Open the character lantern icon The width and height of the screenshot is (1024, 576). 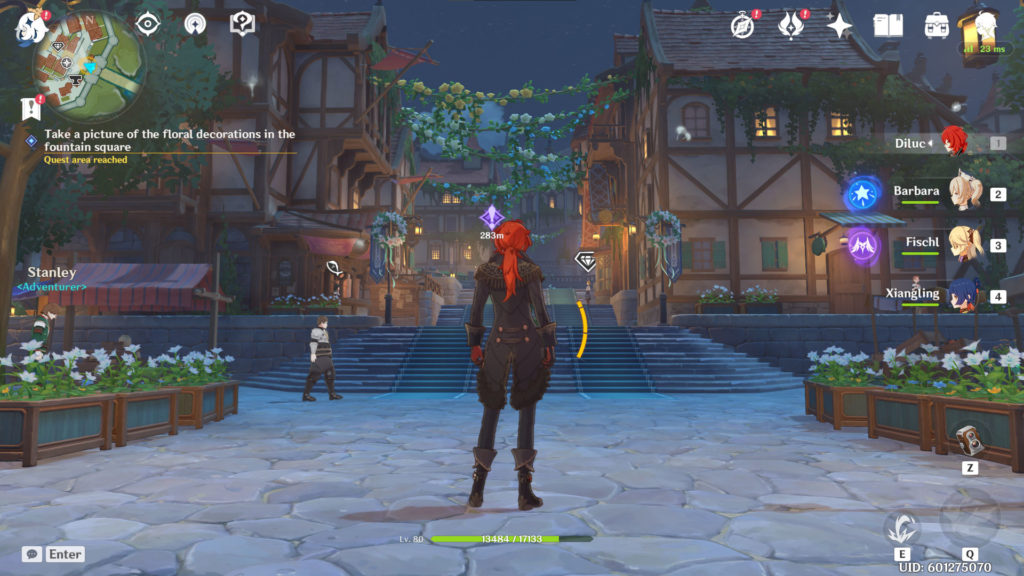984,25
